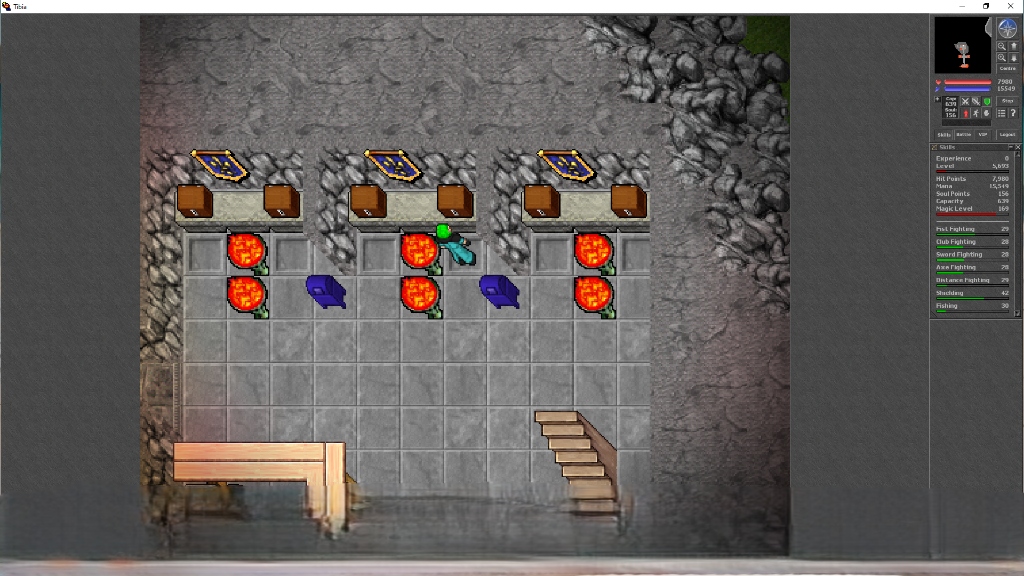1024x576 pixels.
Task: Open the question mark help button
Action: (1013, 113)
